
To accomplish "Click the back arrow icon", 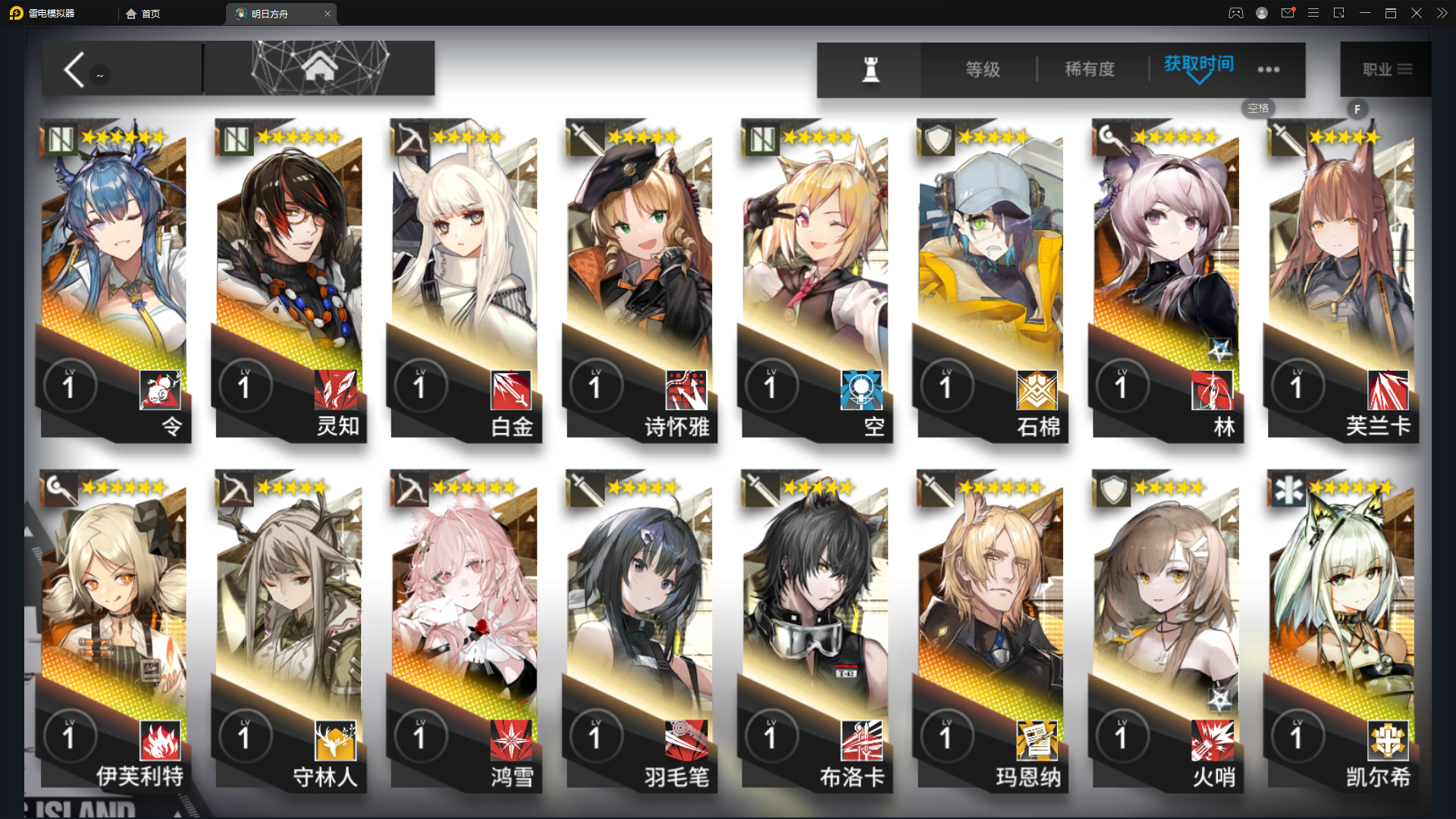I will 74,69.
